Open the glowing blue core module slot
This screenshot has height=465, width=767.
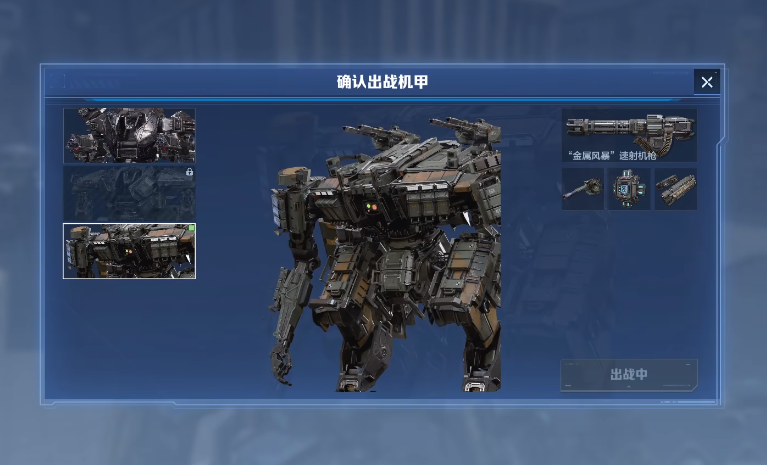629,189
